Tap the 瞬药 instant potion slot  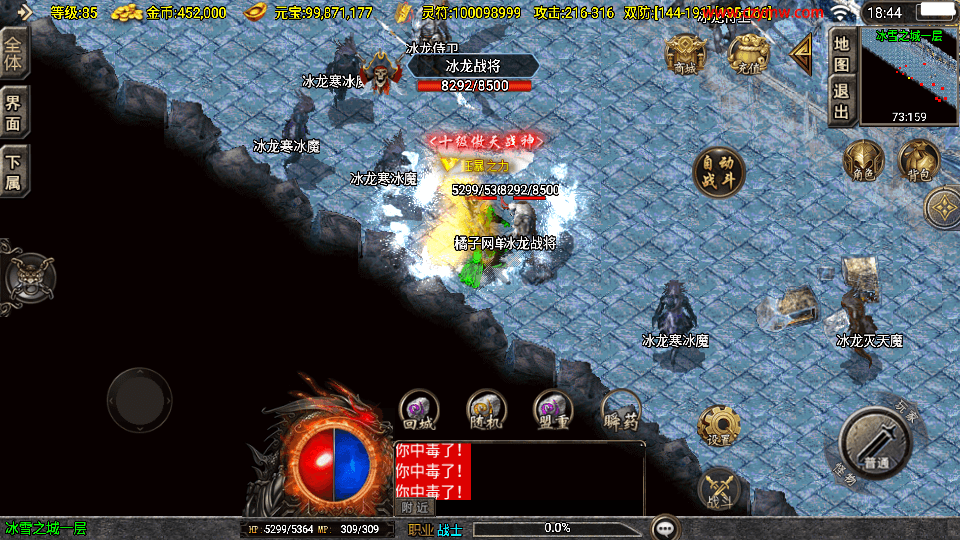click(621, 410)
